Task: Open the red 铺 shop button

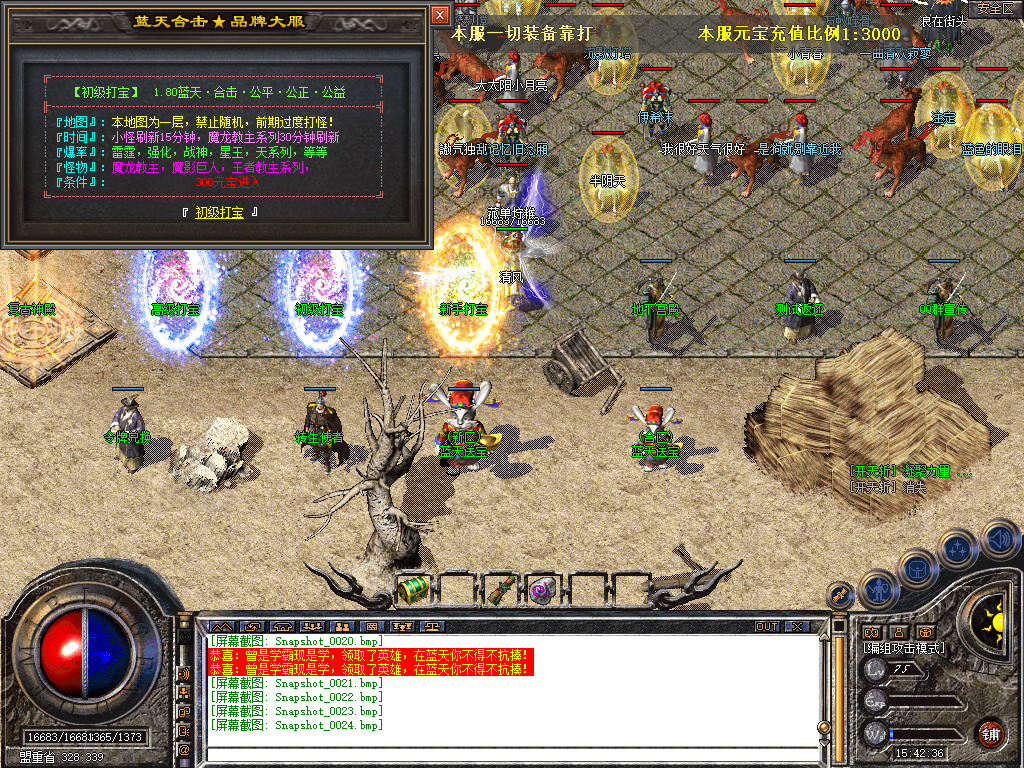Action: tap(990, 733)
